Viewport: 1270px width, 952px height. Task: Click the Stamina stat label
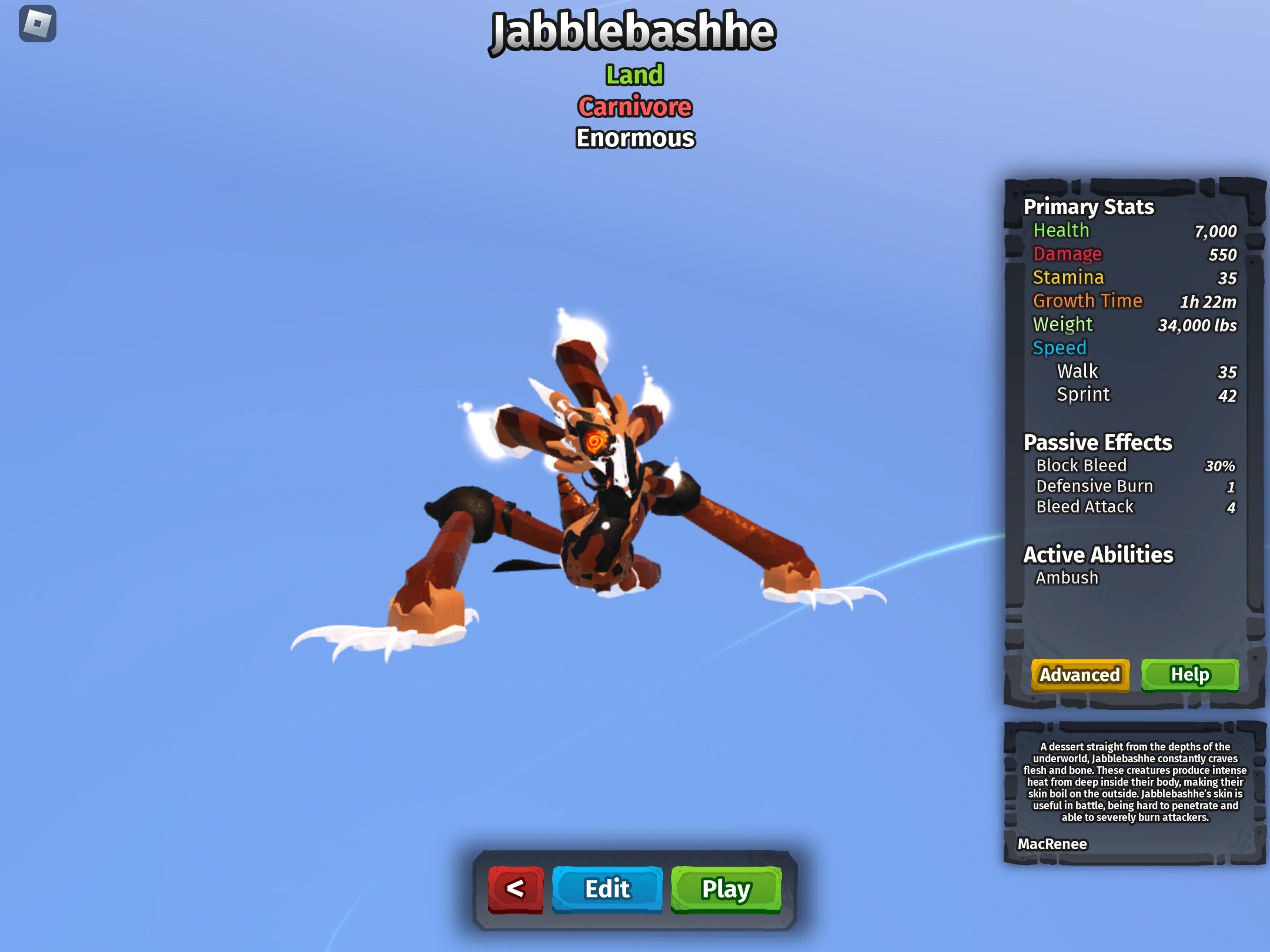tap(1068, 277)
